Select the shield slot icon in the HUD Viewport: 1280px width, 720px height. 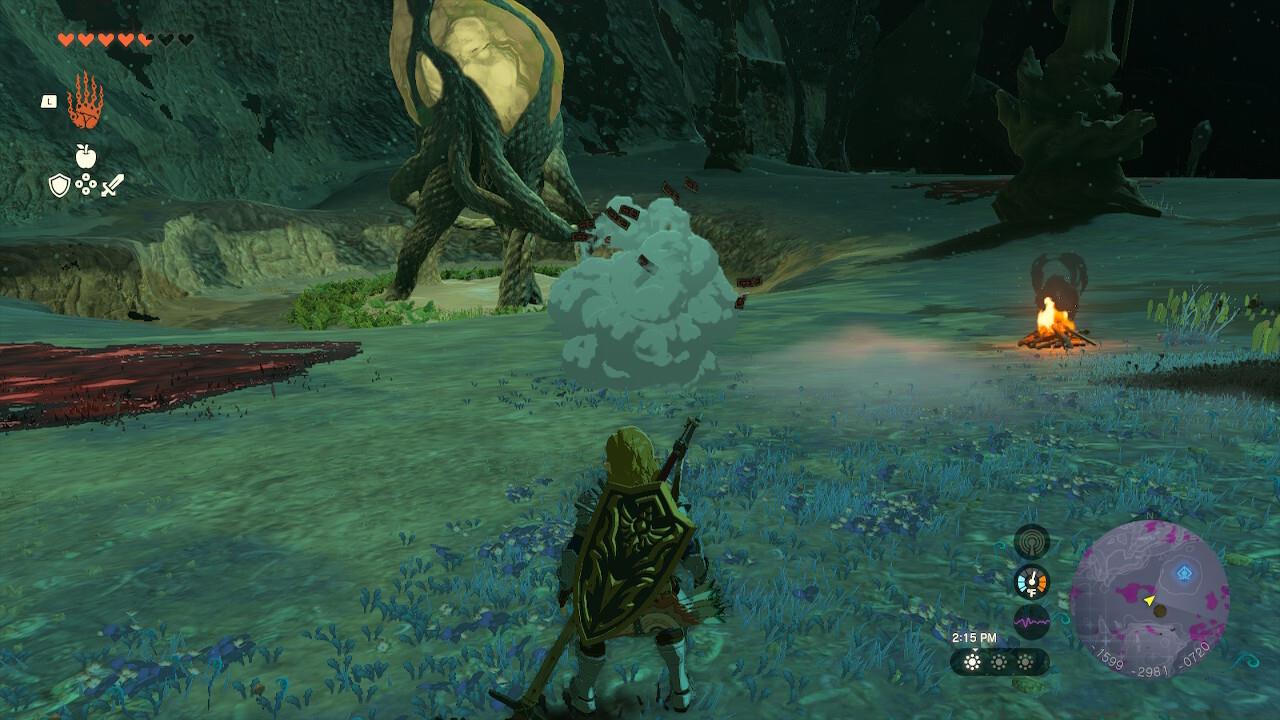pos(59,185)
